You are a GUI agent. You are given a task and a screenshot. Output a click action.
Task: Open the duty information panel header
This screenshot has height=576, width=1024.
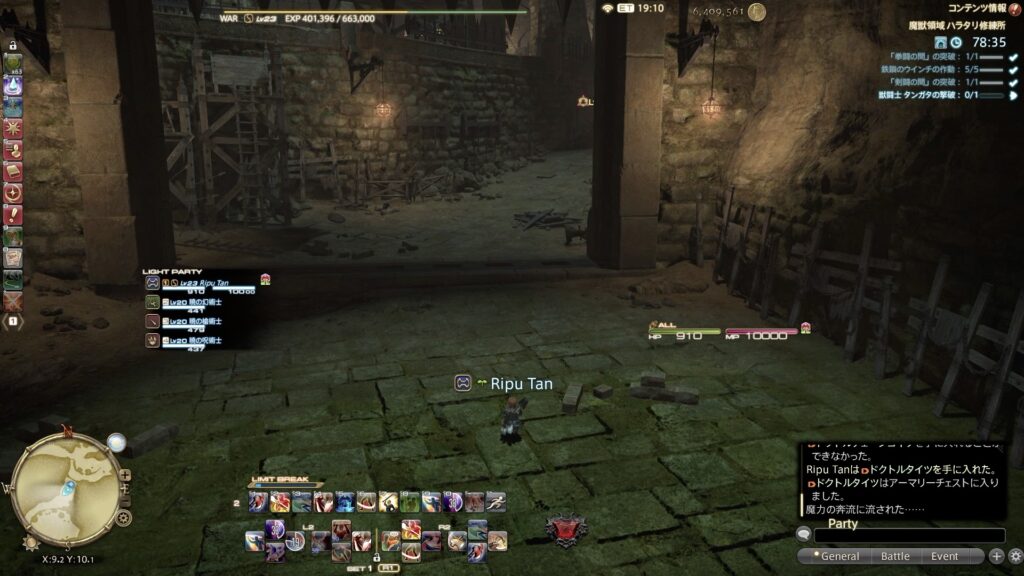977,8
